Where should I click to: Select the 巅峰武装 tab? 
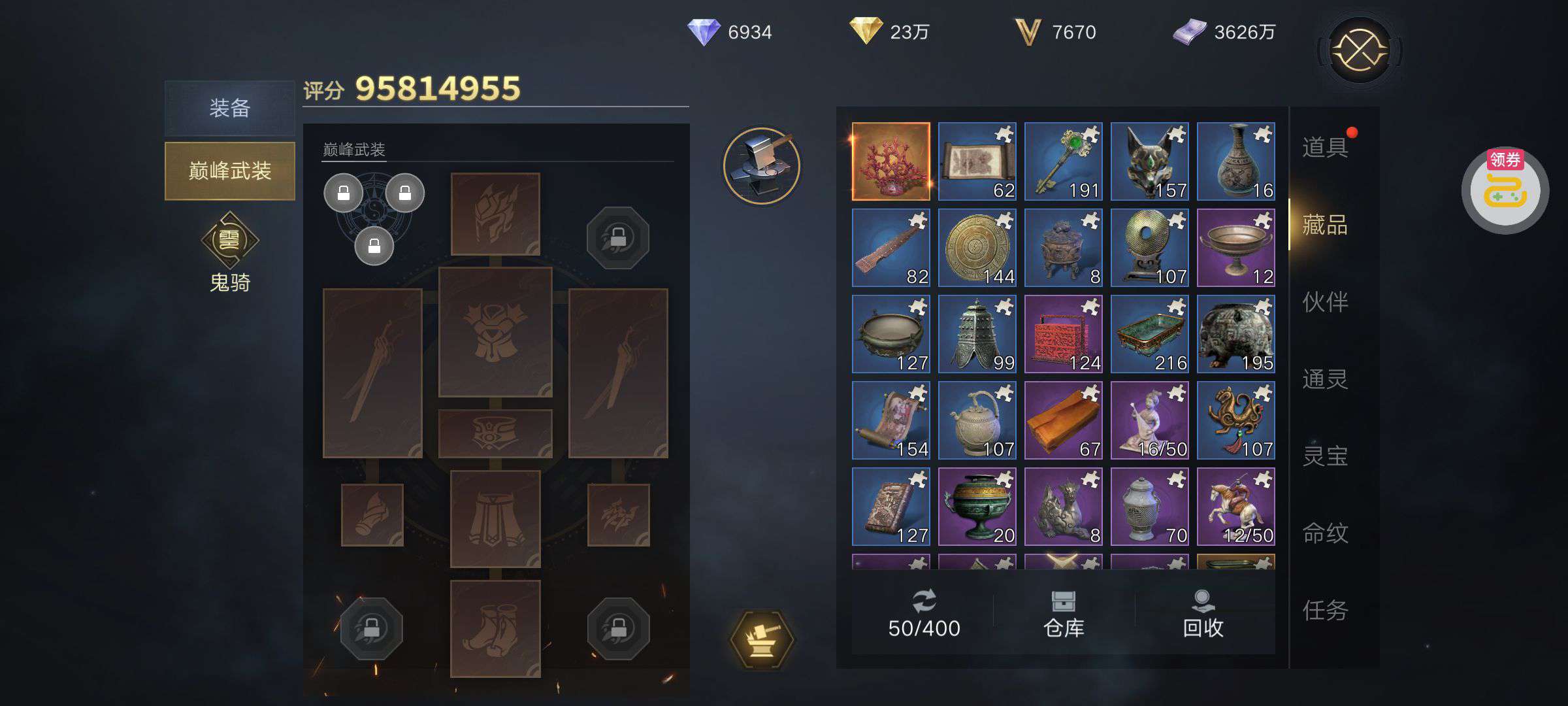click(229, 171)
